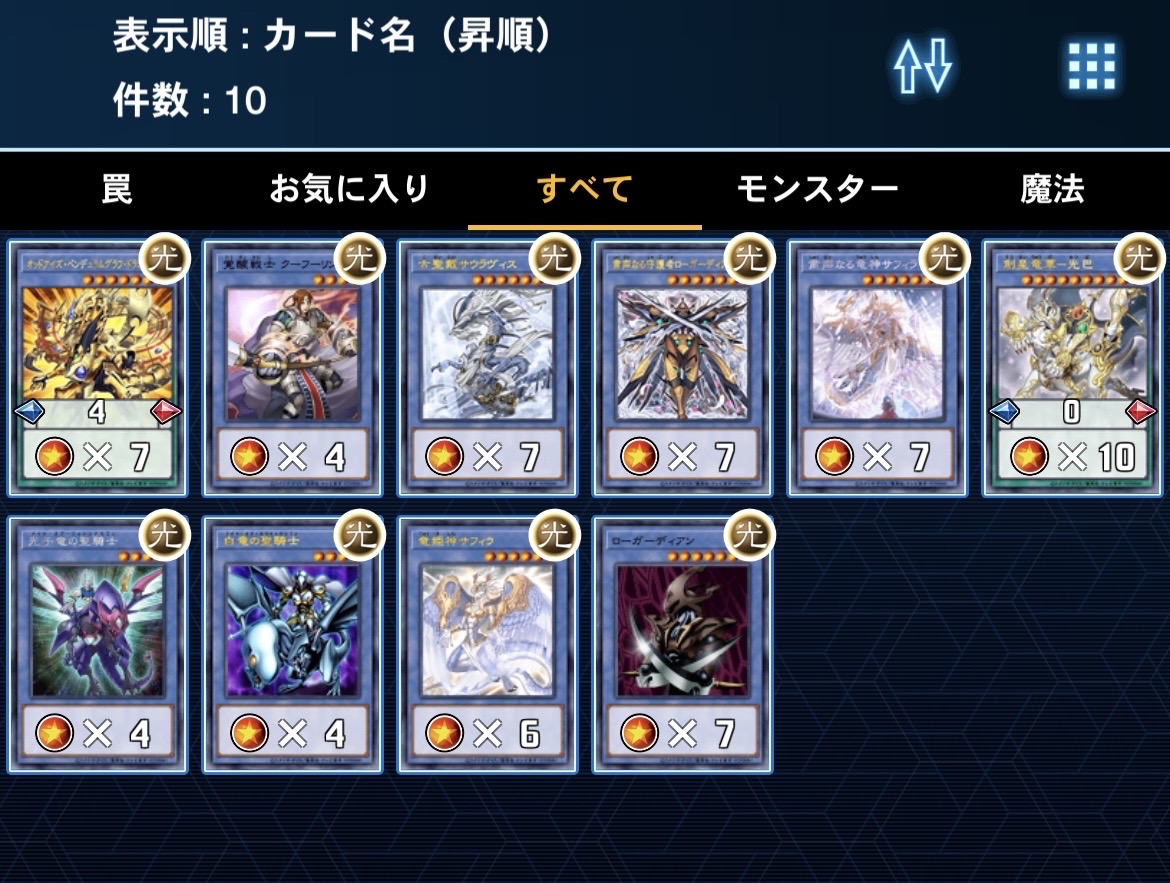Viewport: 1170px width, 883px height.
Task: Choose the 覚醒戦士 クーフーリン card
Action: [292, 368]
